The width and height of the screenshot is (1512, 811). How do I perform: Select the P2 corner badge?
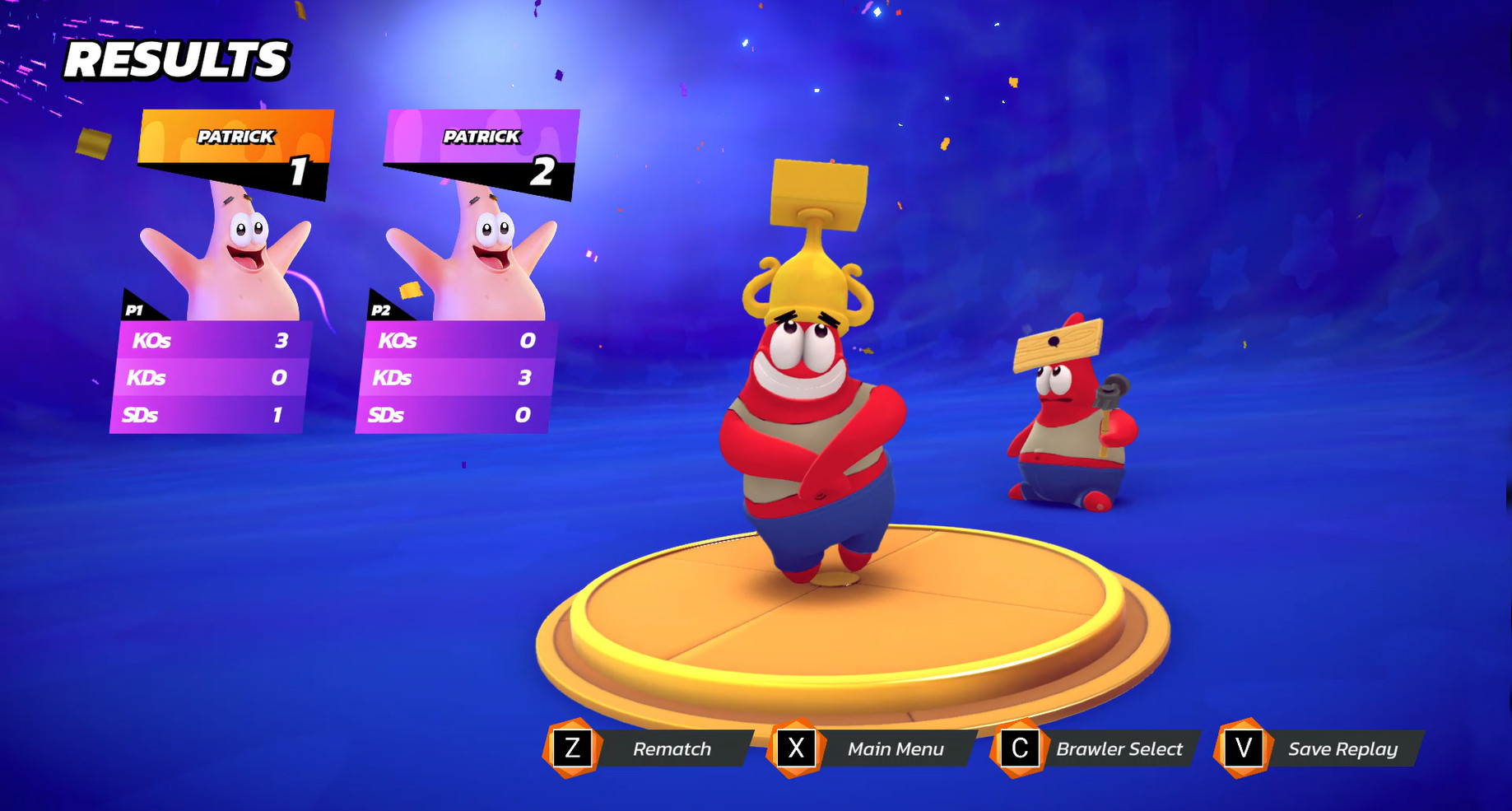(381, 311)
